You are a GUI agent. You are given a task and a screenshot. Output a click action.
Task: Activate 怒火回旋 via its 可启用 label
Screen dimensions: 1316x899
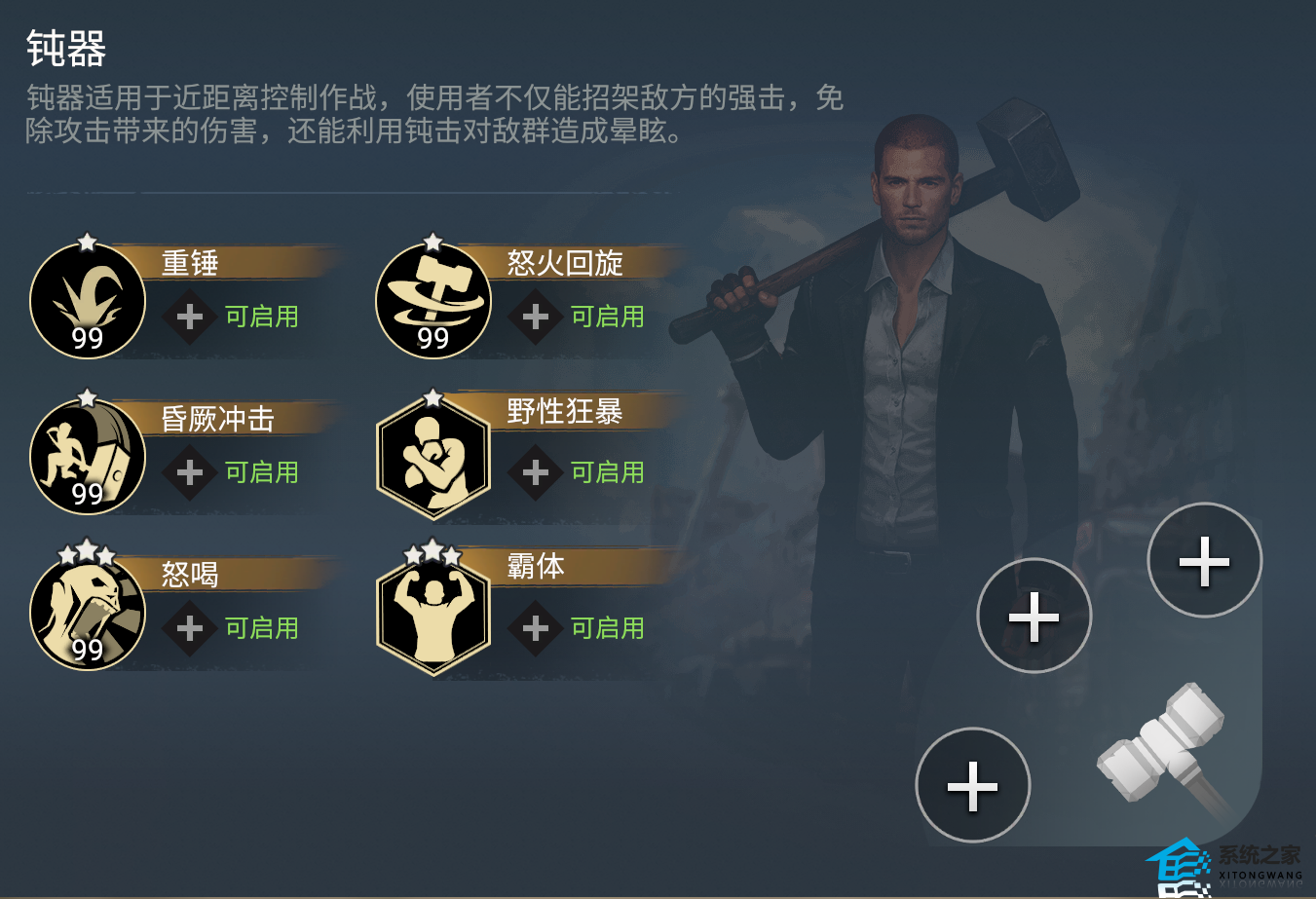pos(606,317)
